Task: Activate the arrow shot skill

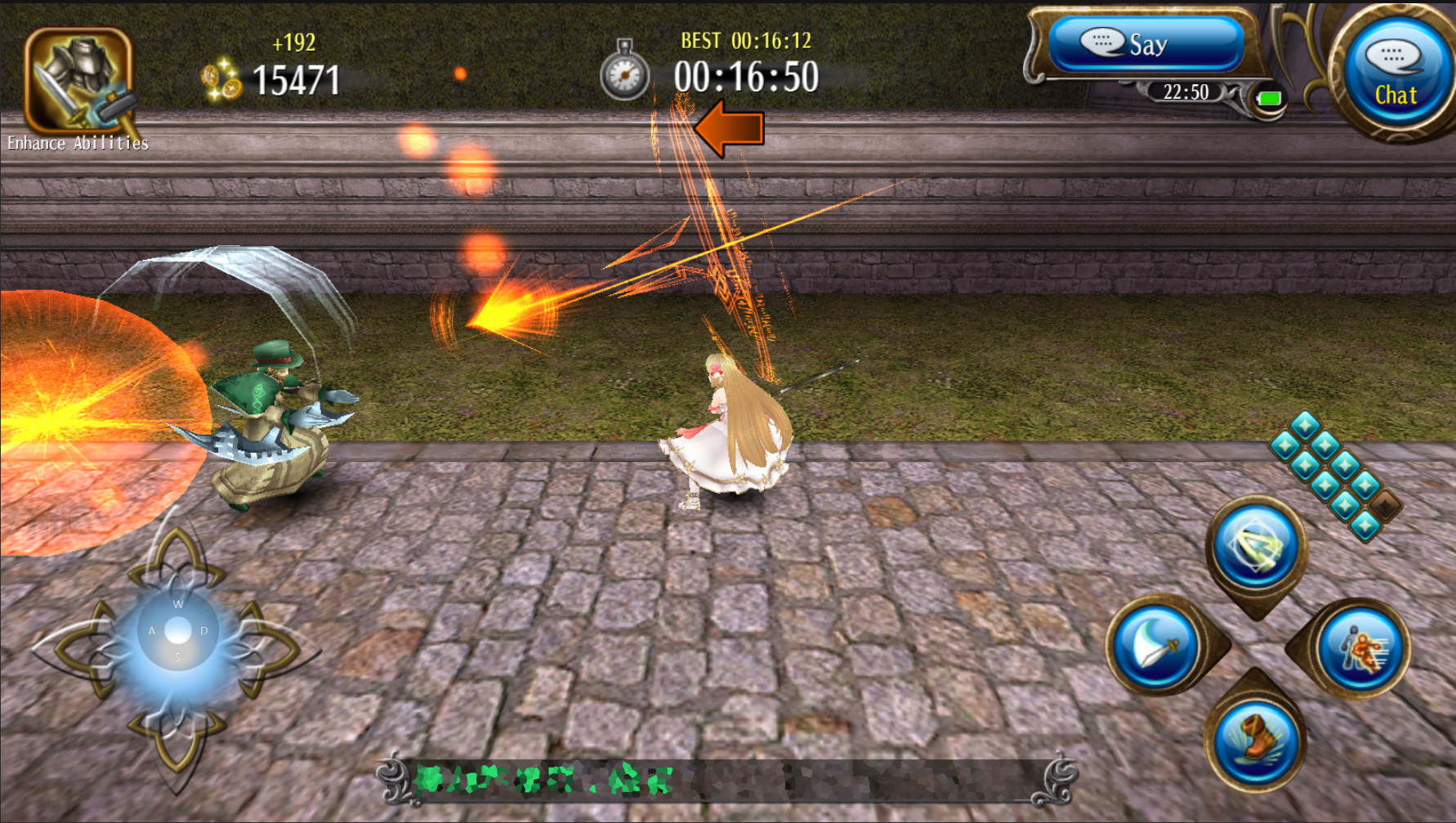Action: click(x=1256, y=547)
